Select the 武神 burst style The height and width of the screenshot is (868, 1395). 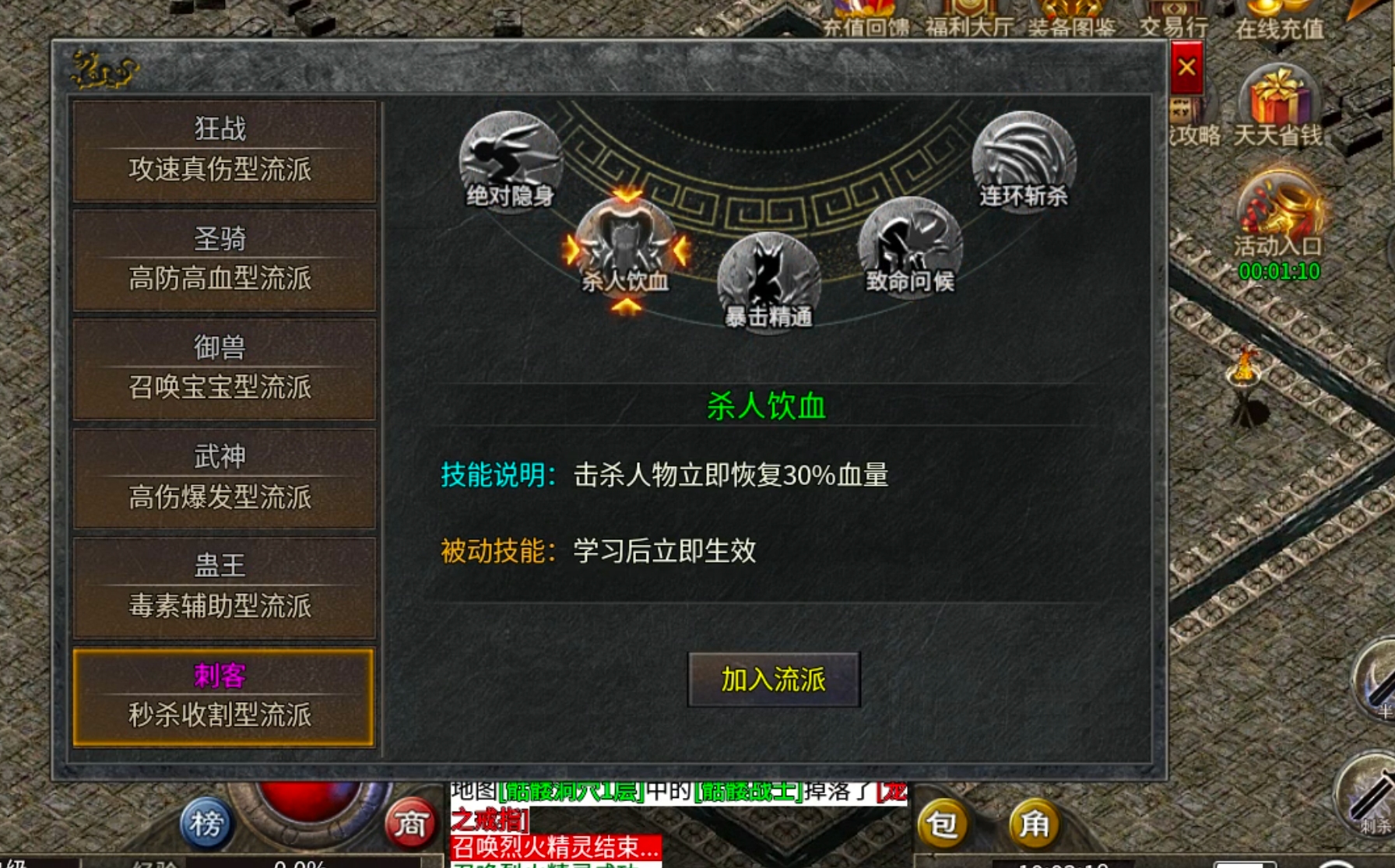click(x=224, y=477)
